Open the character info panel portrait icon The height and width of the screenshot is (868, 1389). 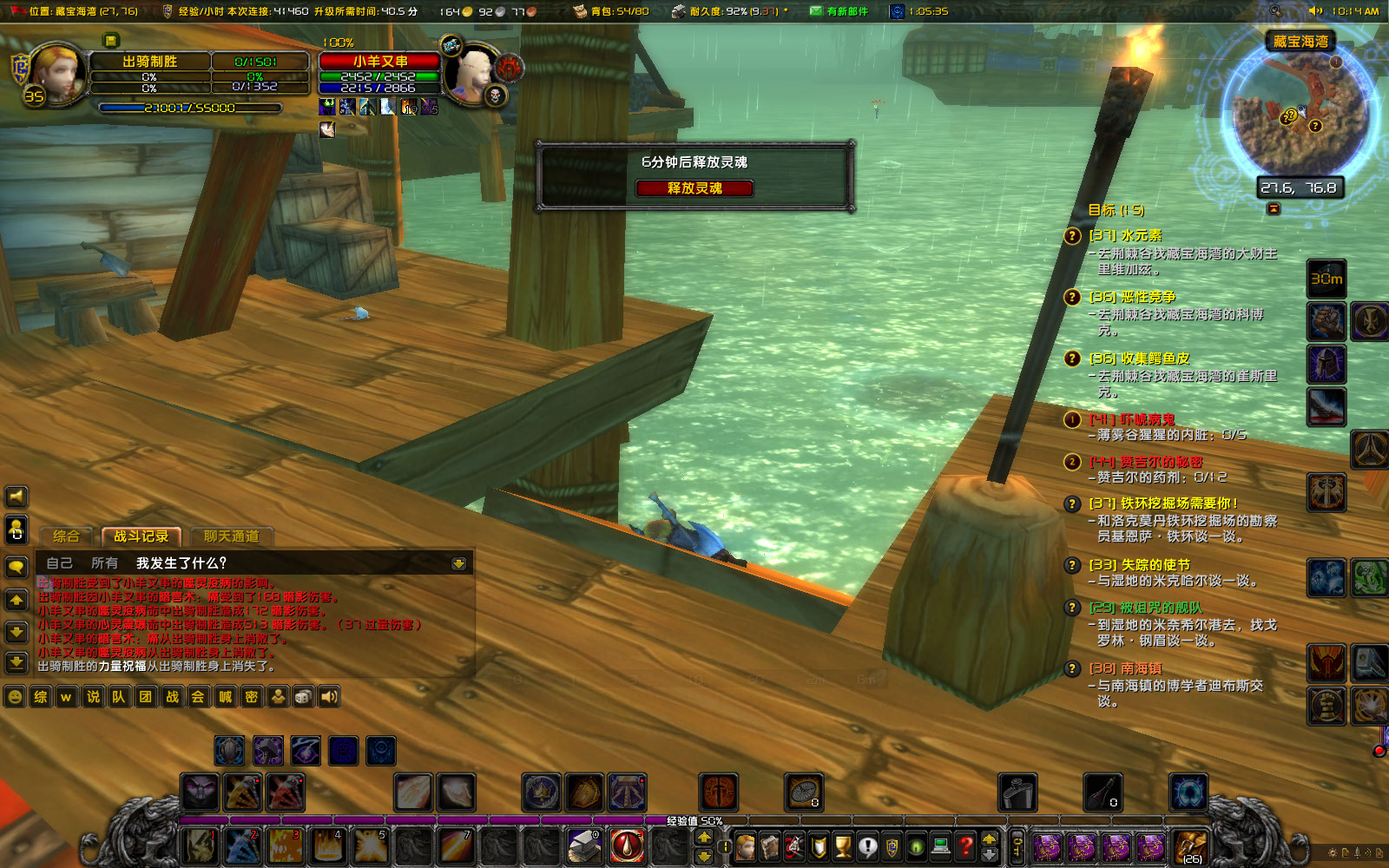coord(745,848)
